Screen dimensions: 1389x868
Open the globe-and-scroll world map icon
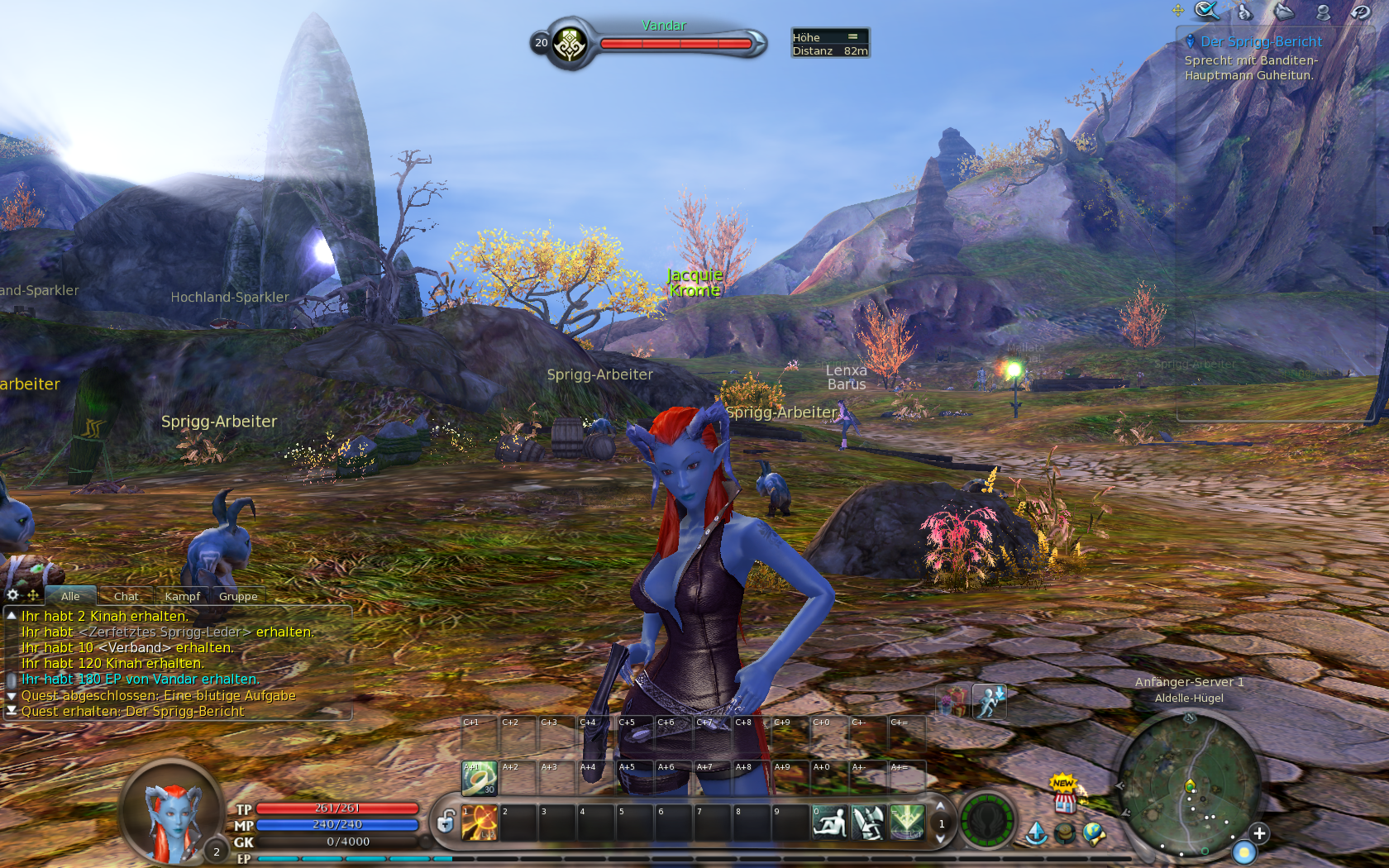(x=1094, y=833)
